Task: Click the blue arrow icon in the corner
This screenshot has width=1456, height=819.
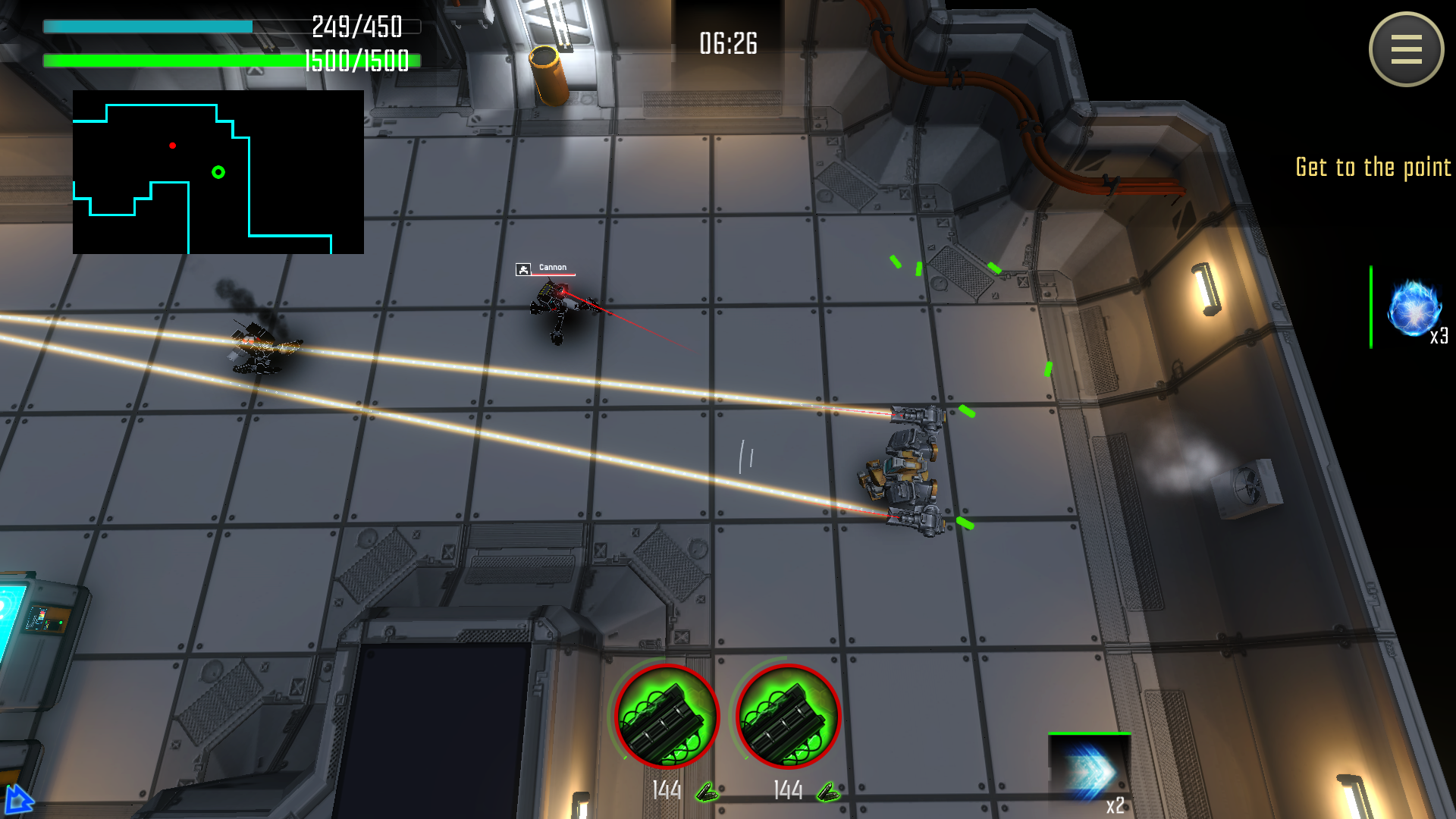Action: (17, 800)
